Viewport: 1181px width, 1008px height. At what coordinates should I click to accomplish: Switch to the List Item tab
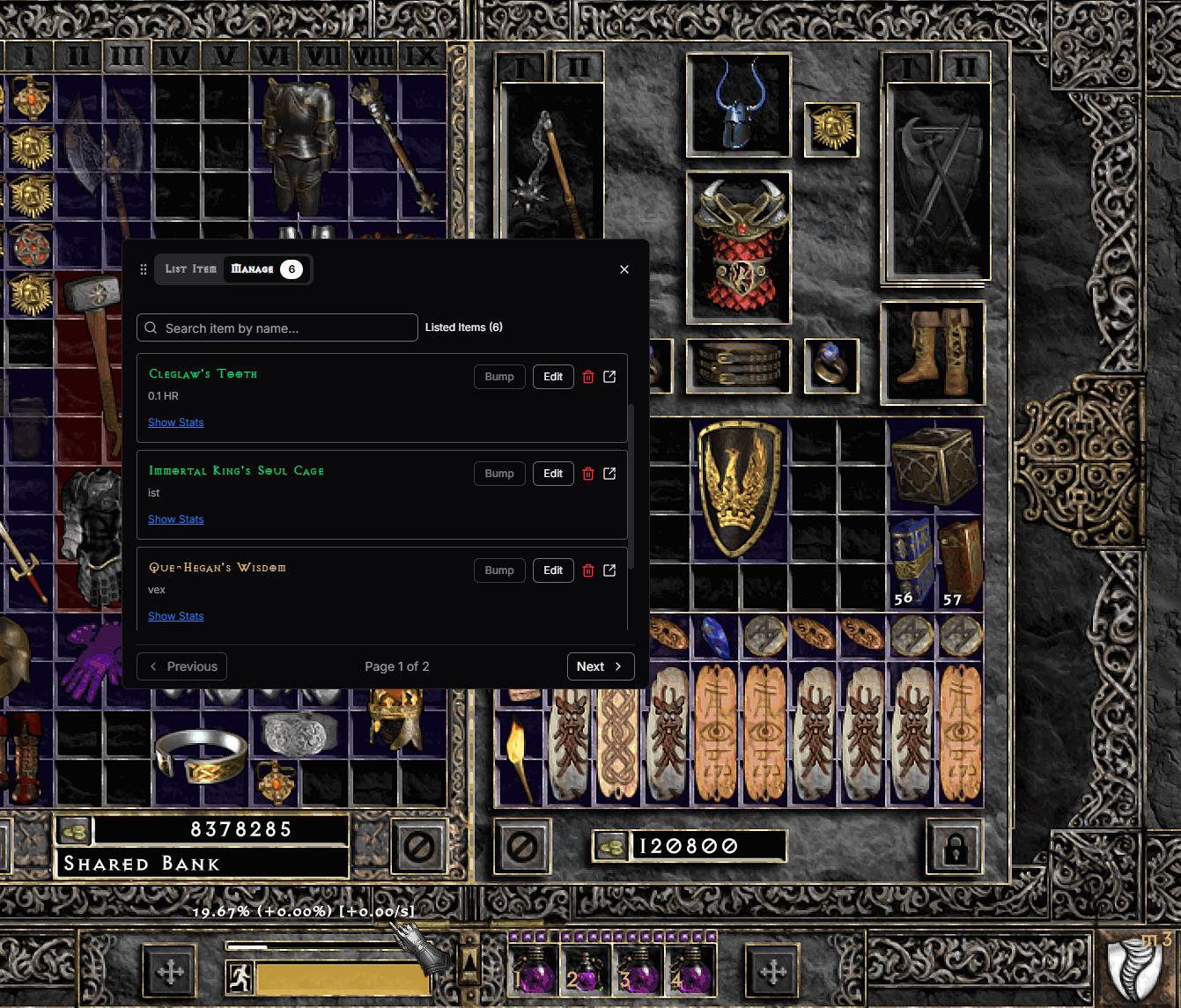tap(190, 269)
